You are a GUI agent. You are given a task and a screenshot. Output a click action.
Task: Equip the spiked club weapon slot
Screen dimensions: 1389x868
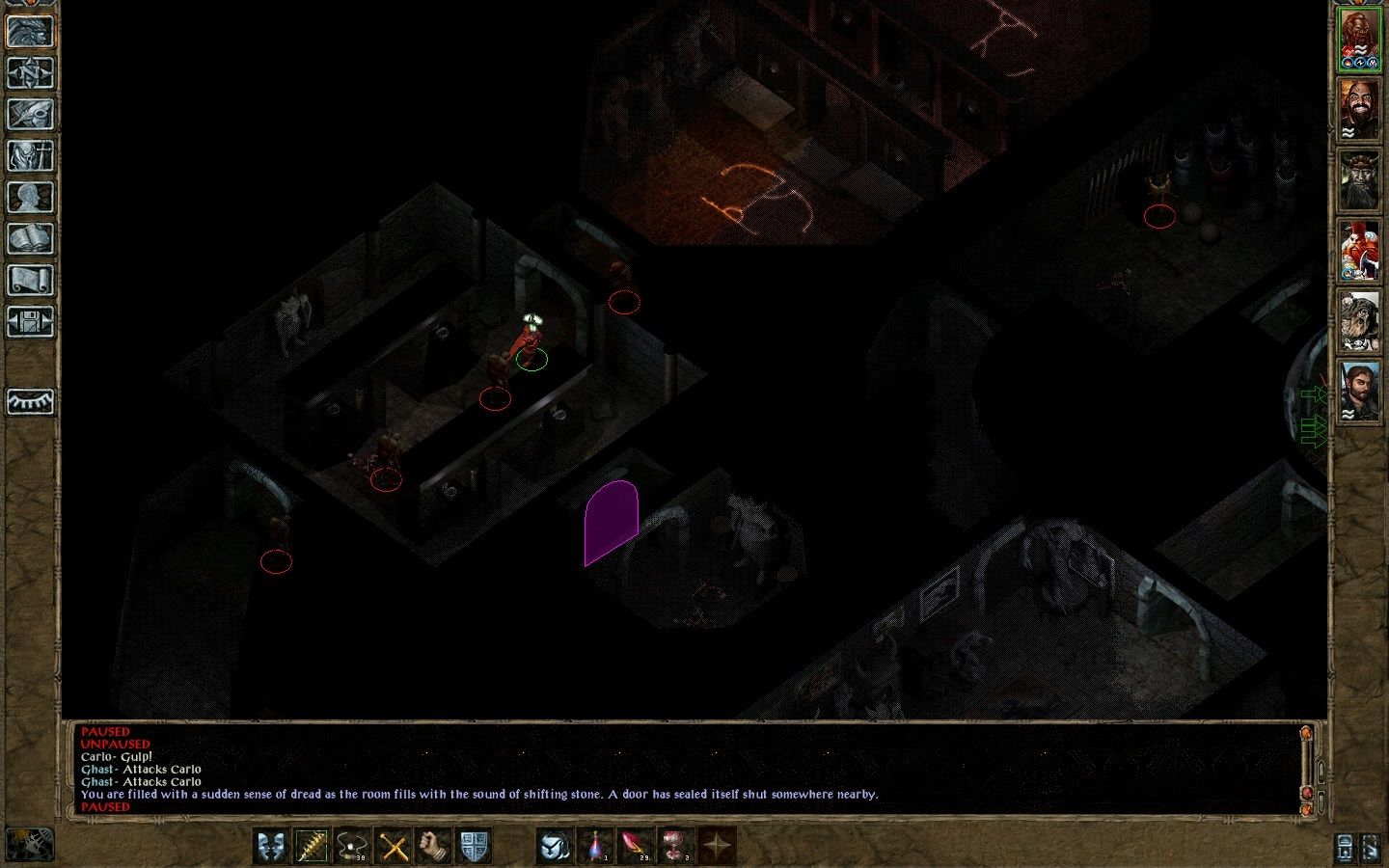313,847
